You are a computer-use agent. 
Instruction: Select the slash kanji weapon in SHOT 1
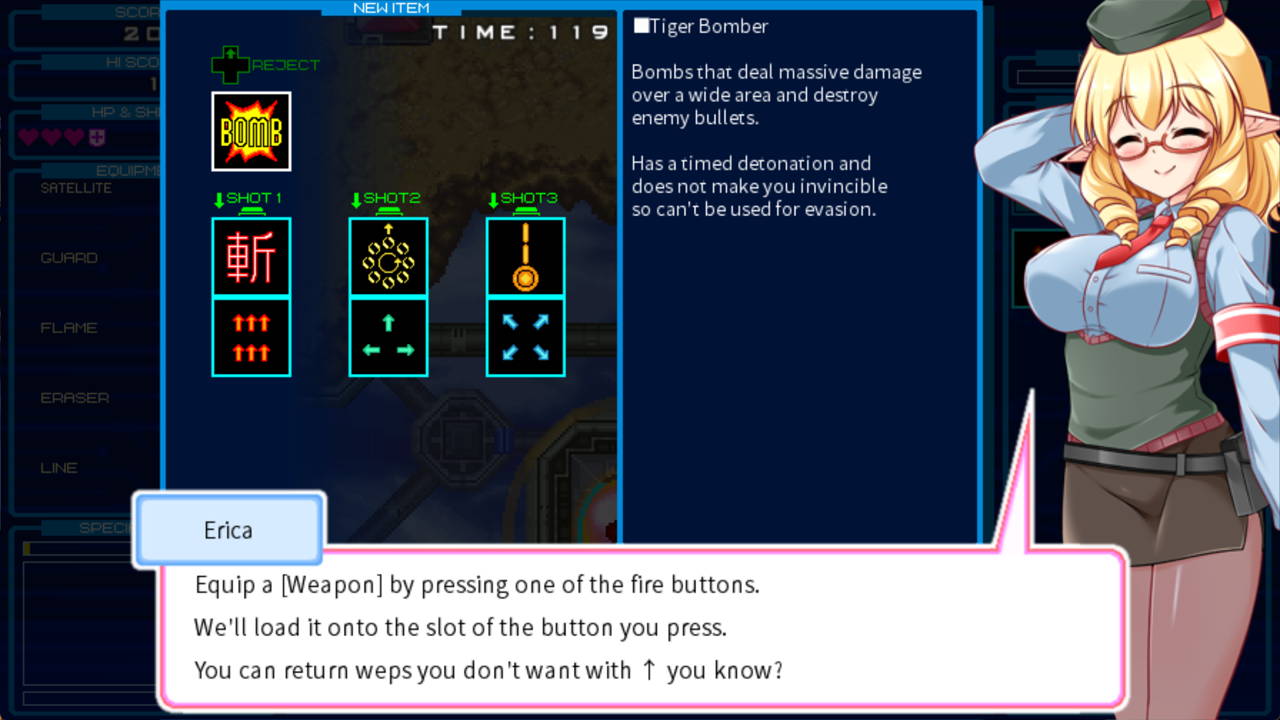[250, 255]
